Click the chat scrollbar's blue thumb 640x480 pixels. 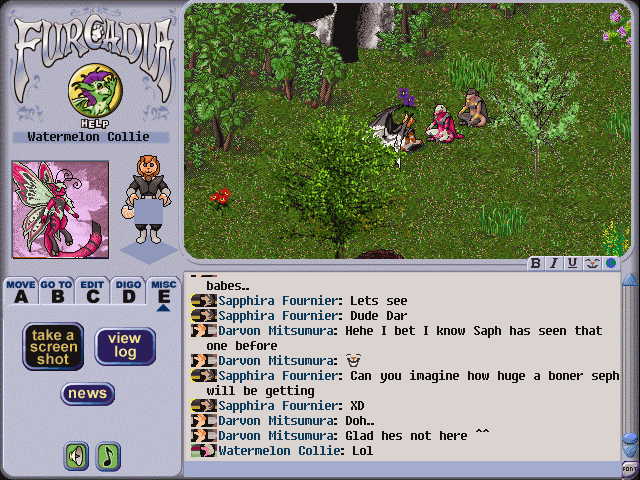click(x=629, y=439)
